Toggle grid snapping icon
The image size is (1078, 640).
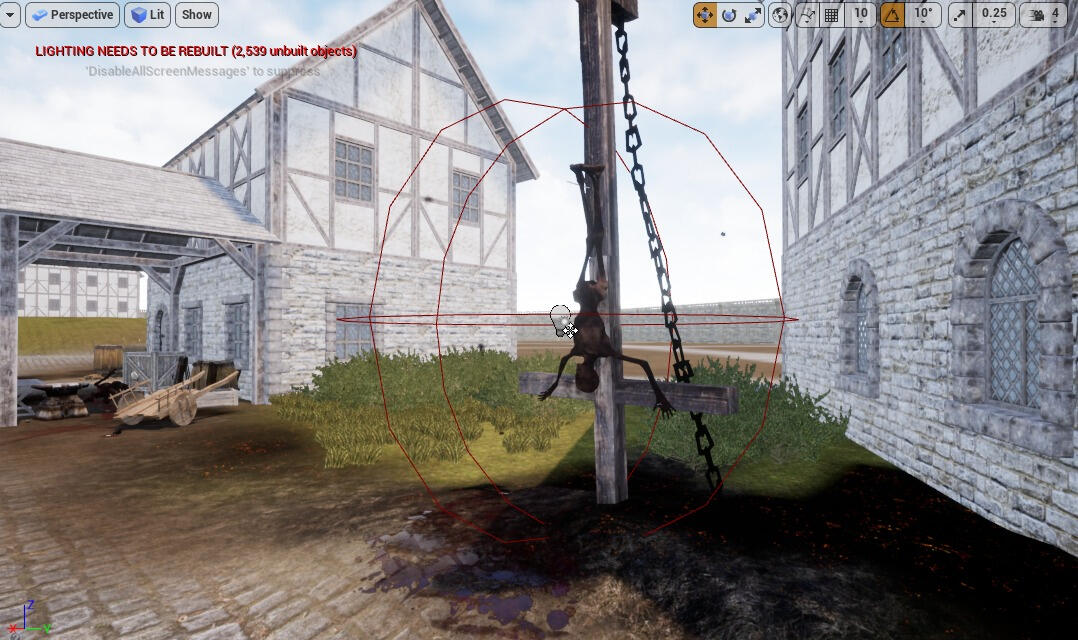pos(831,15)
